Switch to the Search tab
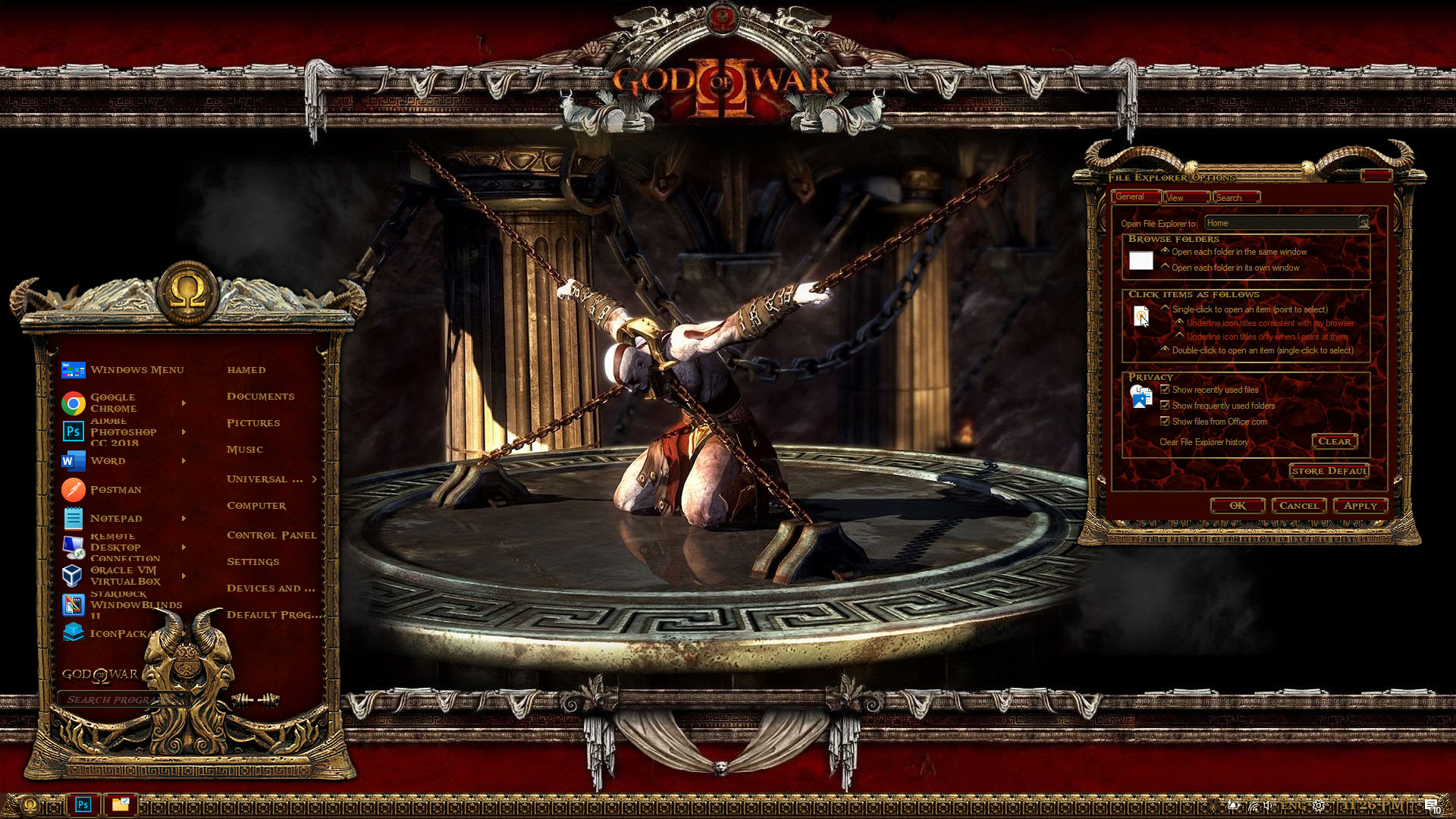 pyautogui.click(x=1235, y=198)
